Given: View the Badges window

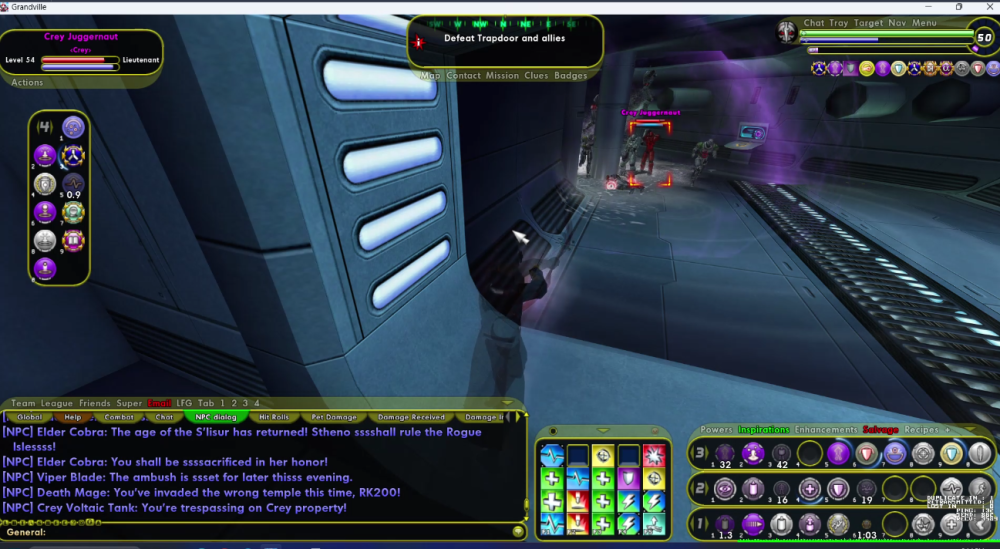Looking at the screenshot, I should point(571,76).
